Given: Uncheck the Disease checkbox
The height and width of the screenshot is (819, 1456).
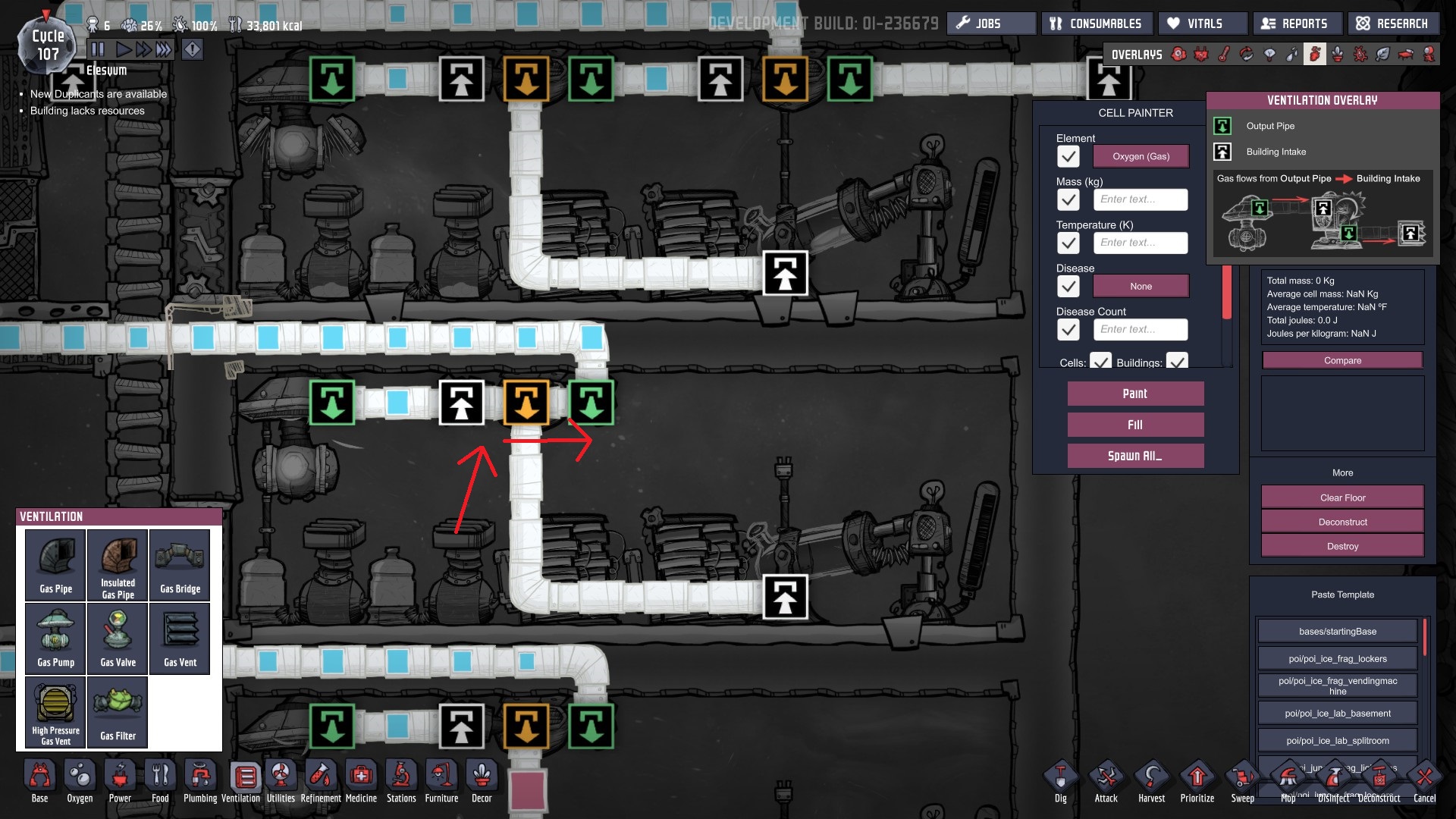Looking at the screenshot, I should coord(1068,286).
